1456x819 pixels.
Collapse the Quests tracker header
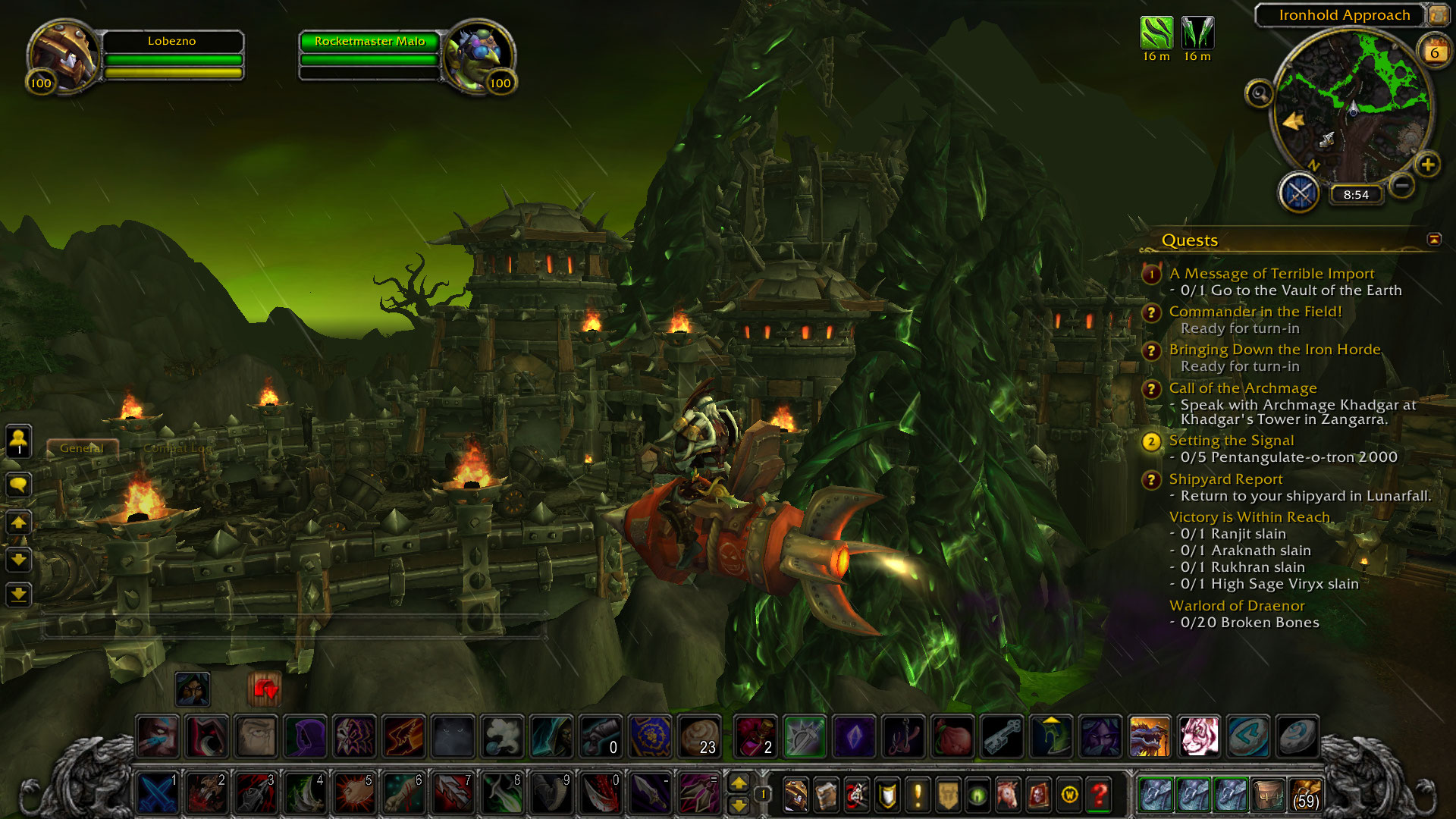pos(1433,240)
